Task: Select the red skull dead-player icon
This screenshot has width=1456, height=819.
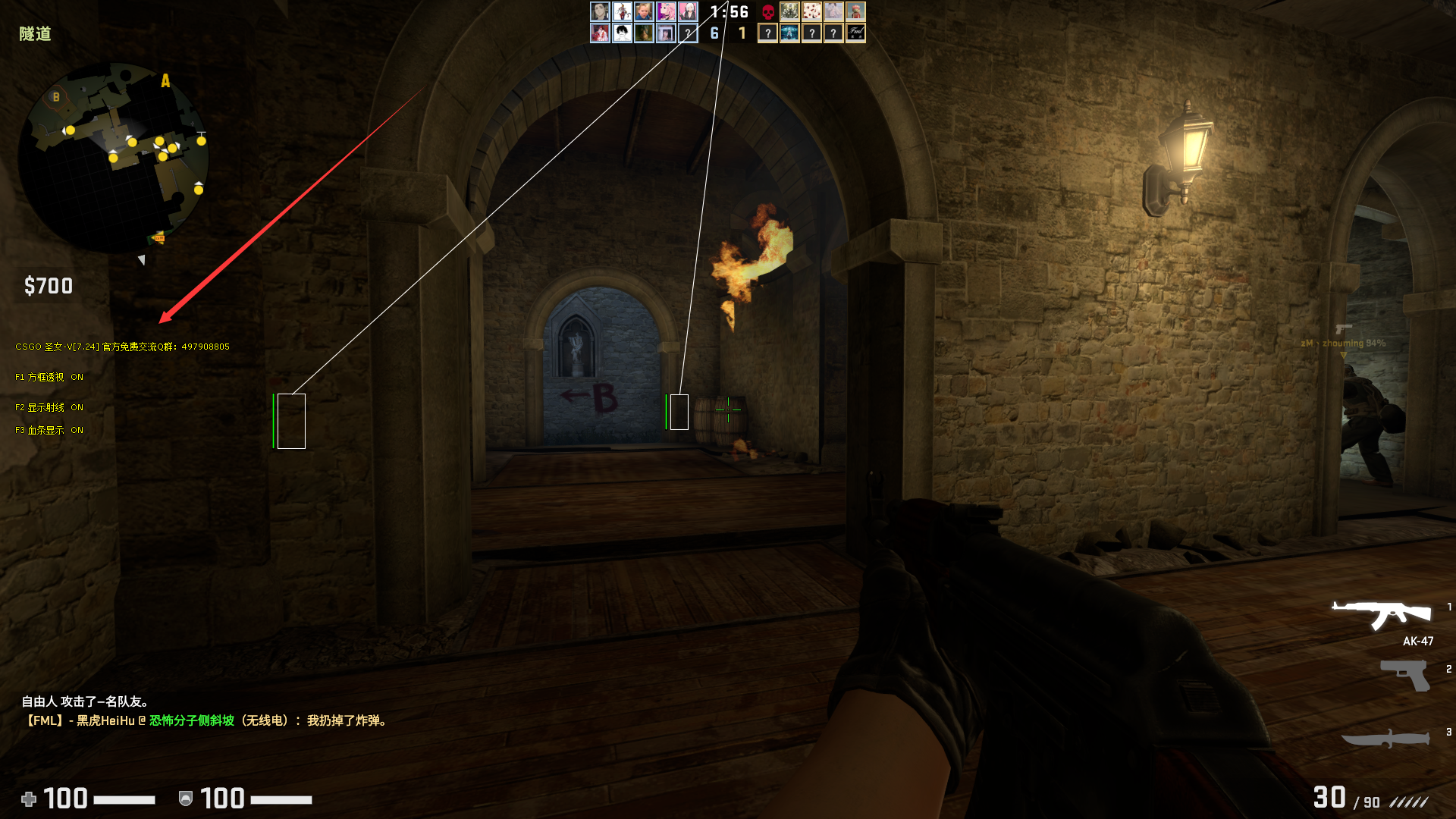Action: click(x=768, y=11)
